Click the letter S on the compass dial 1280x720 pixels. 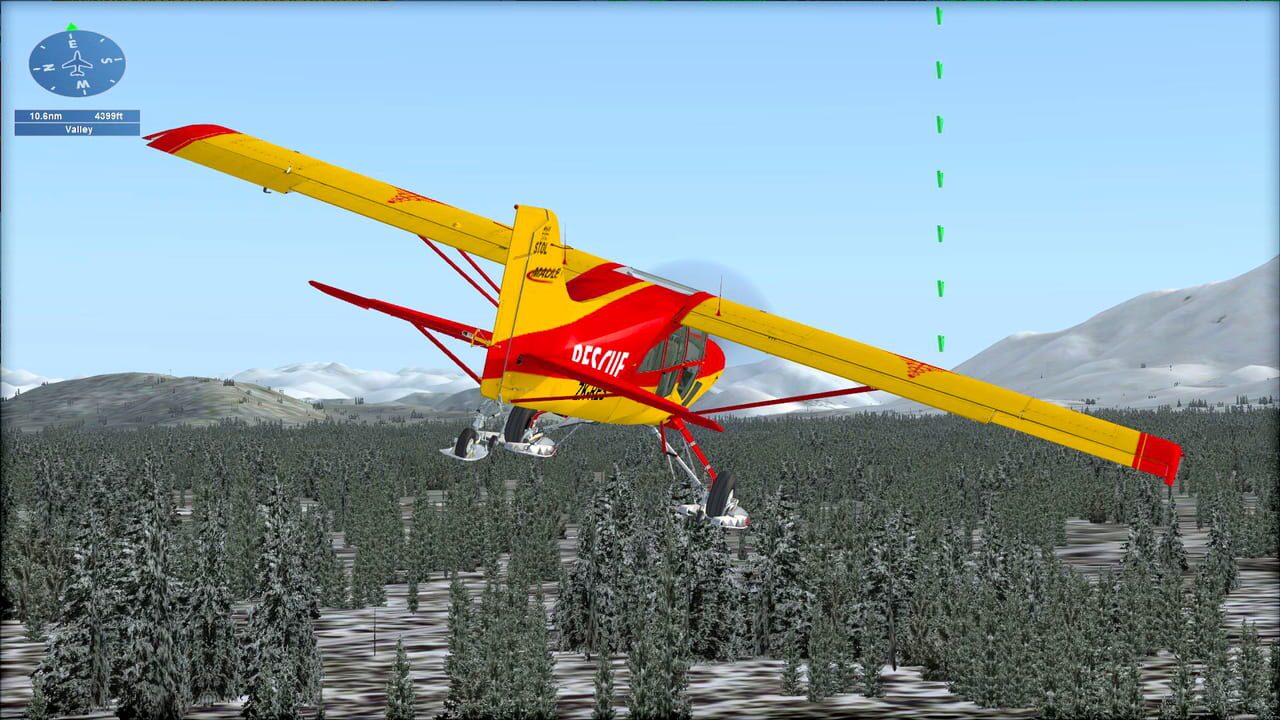(x=104, y=60)
